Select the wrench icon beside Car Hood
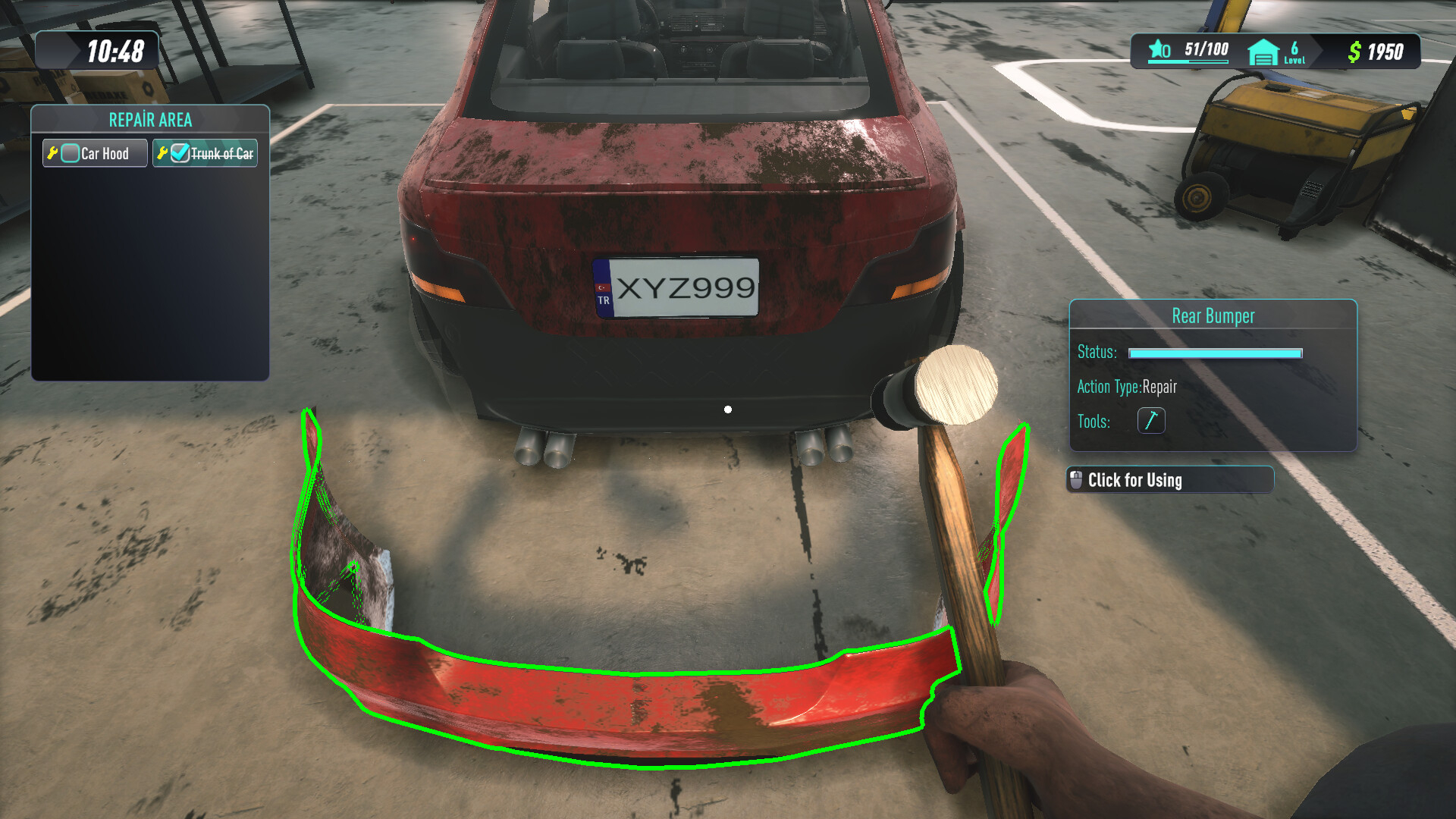Screen dimensions: 1456x819 tap(53, 152)
